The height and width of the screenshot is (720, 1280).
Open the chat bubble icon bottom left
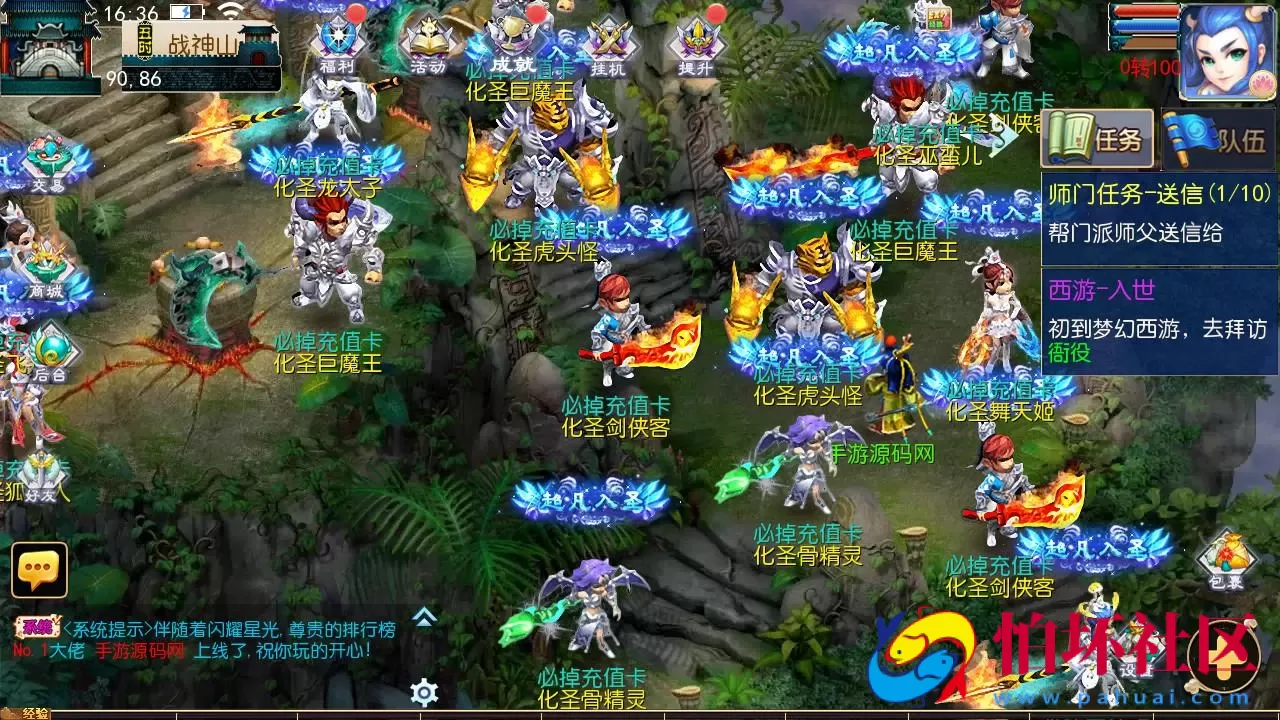pyautogui.click(x=38, y=572)
